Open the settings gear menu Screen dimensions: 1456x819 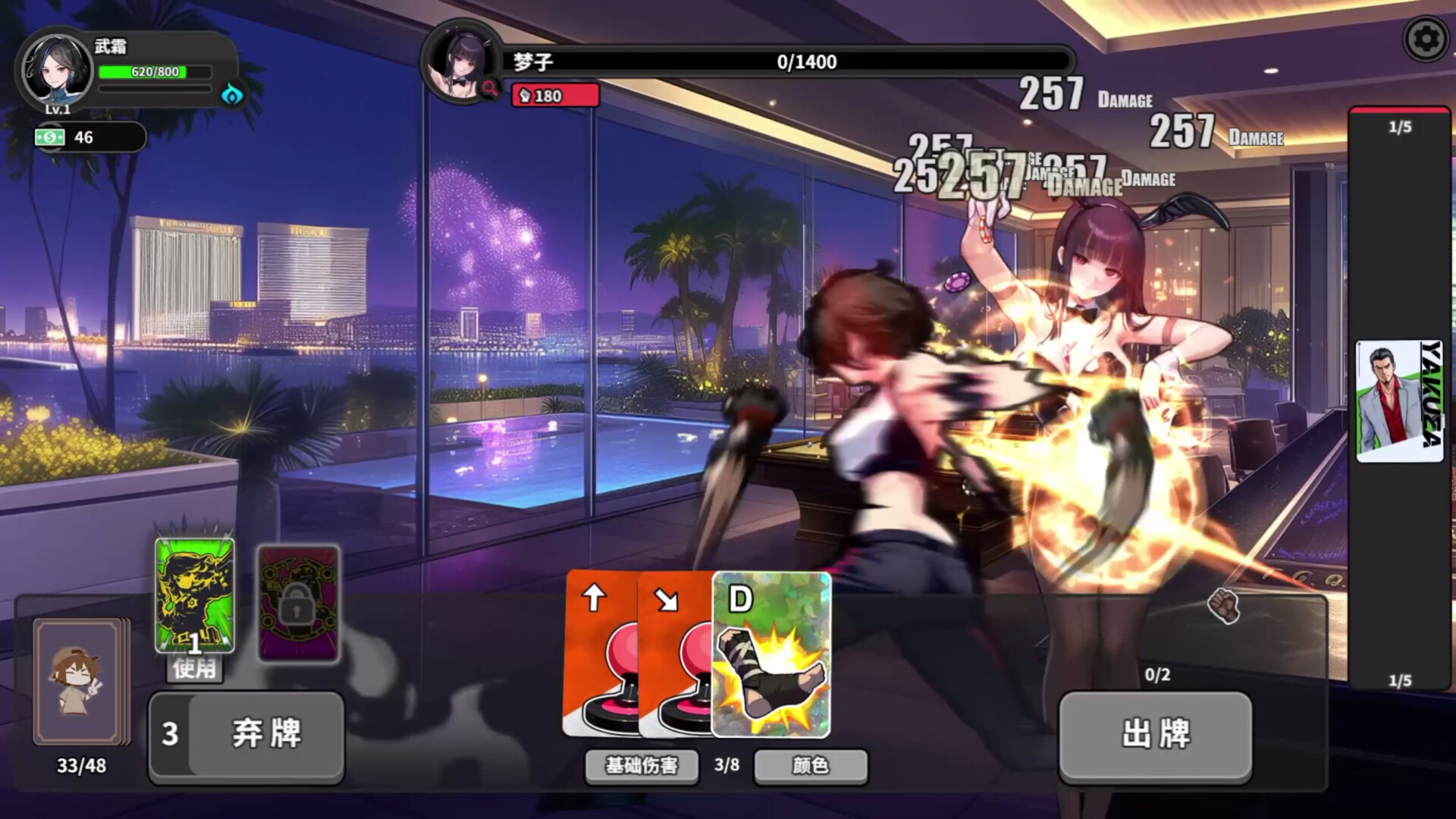point(1424,36)
